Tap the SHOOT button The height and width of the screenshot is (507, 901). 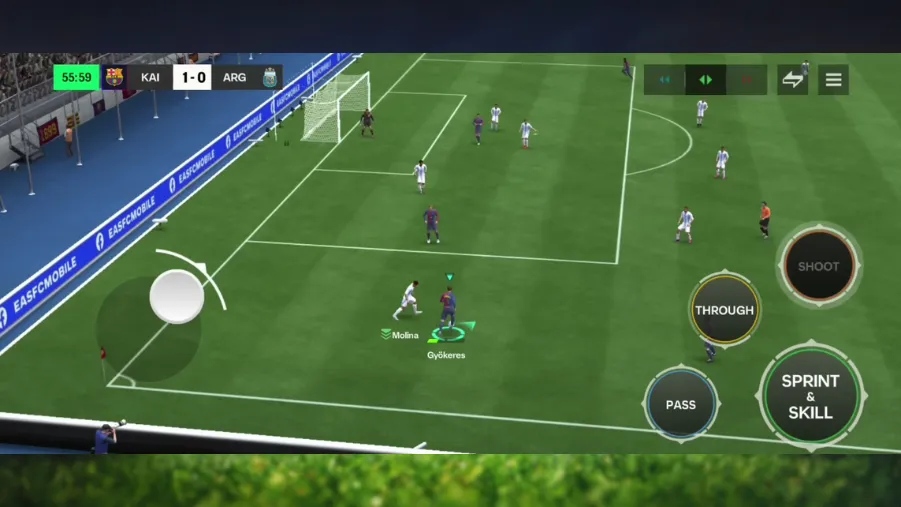(818, 266)
